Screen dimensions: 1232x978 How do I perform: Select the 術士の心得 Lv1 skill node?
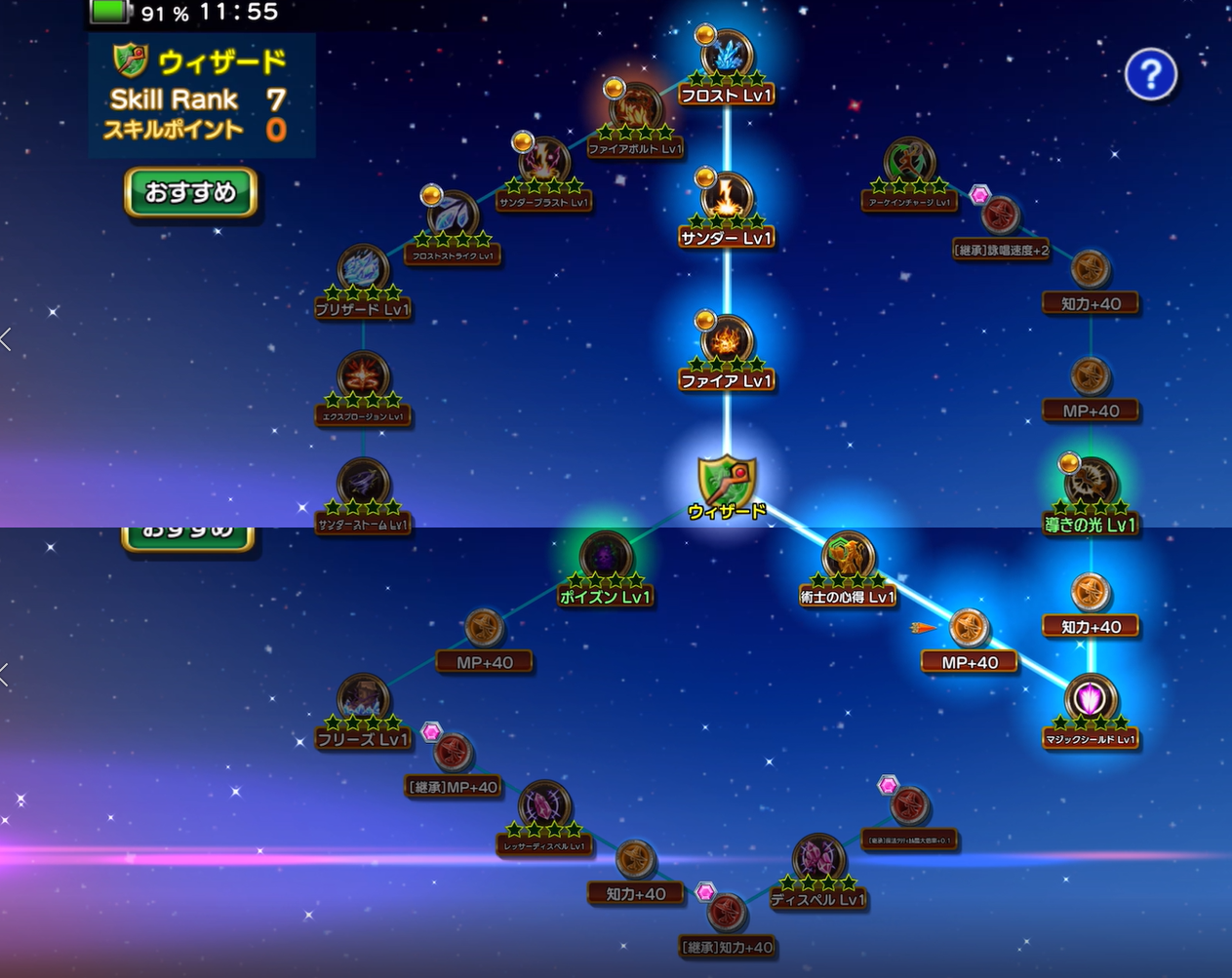pyautogui.click(x=848, y=557)
